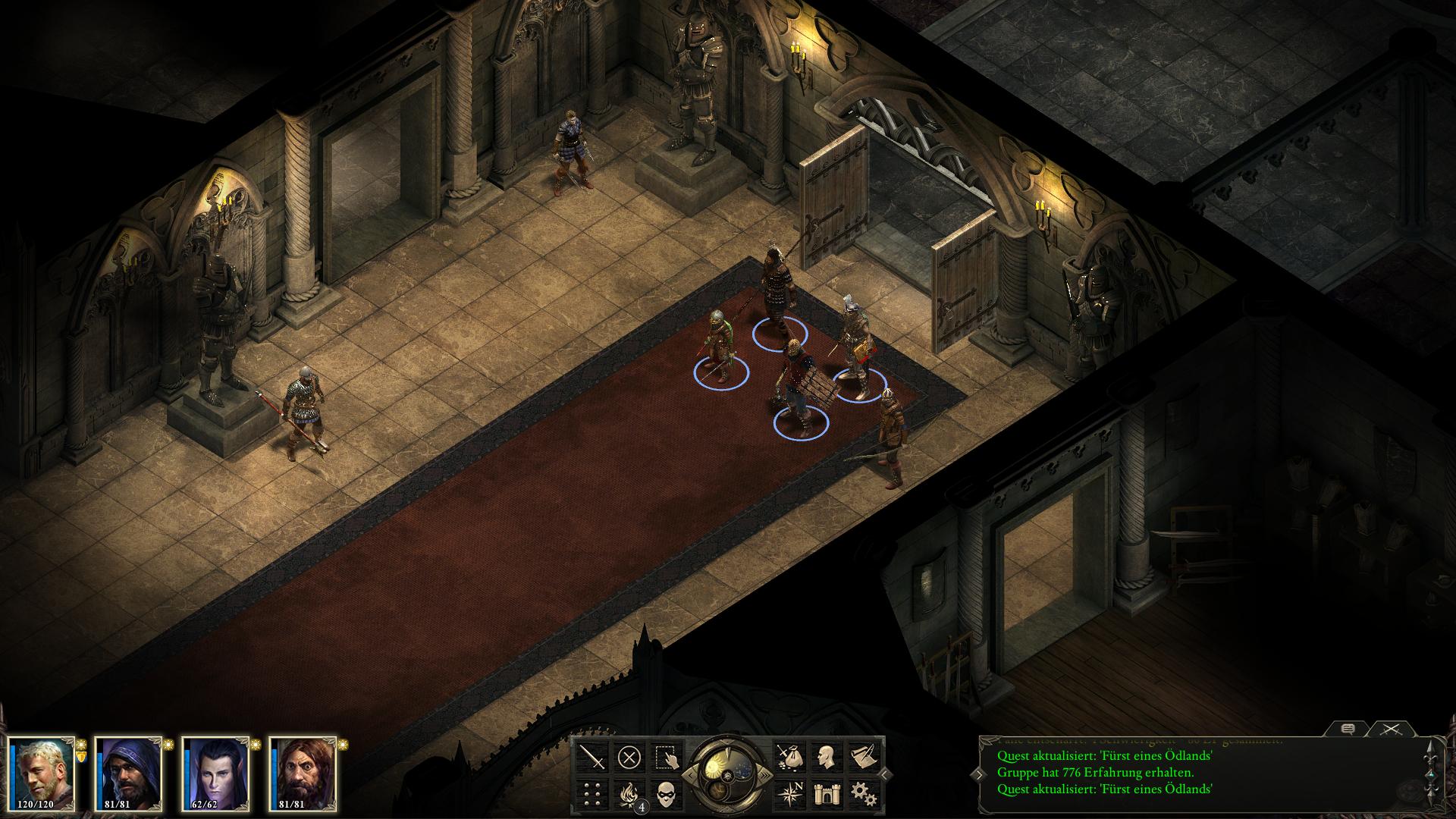Screen dimensions: 1456x819
Task: Open the party formation dots button
Action: [592, 794]
